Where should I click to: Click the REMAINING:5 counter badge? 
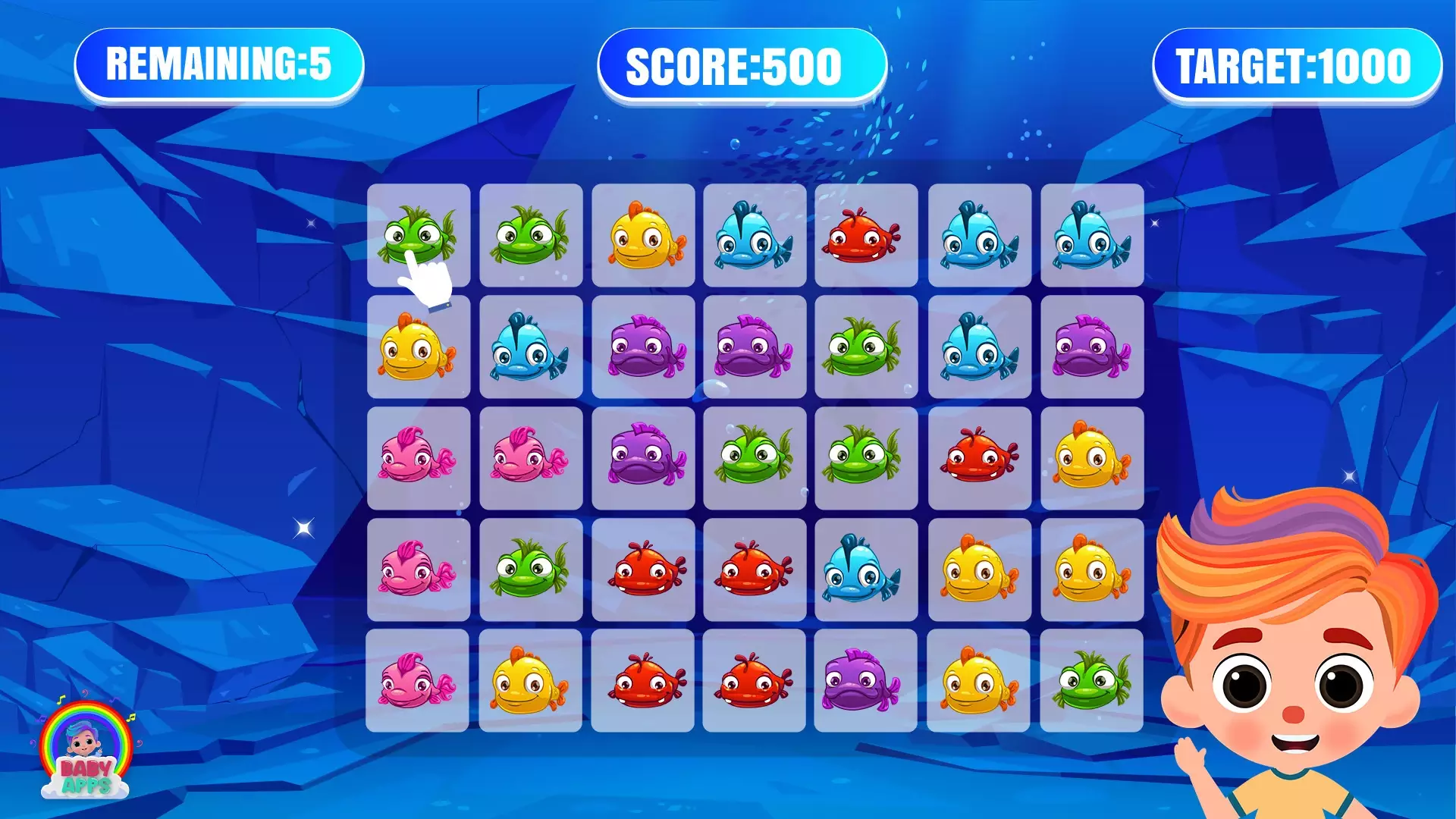pos(220,66)
